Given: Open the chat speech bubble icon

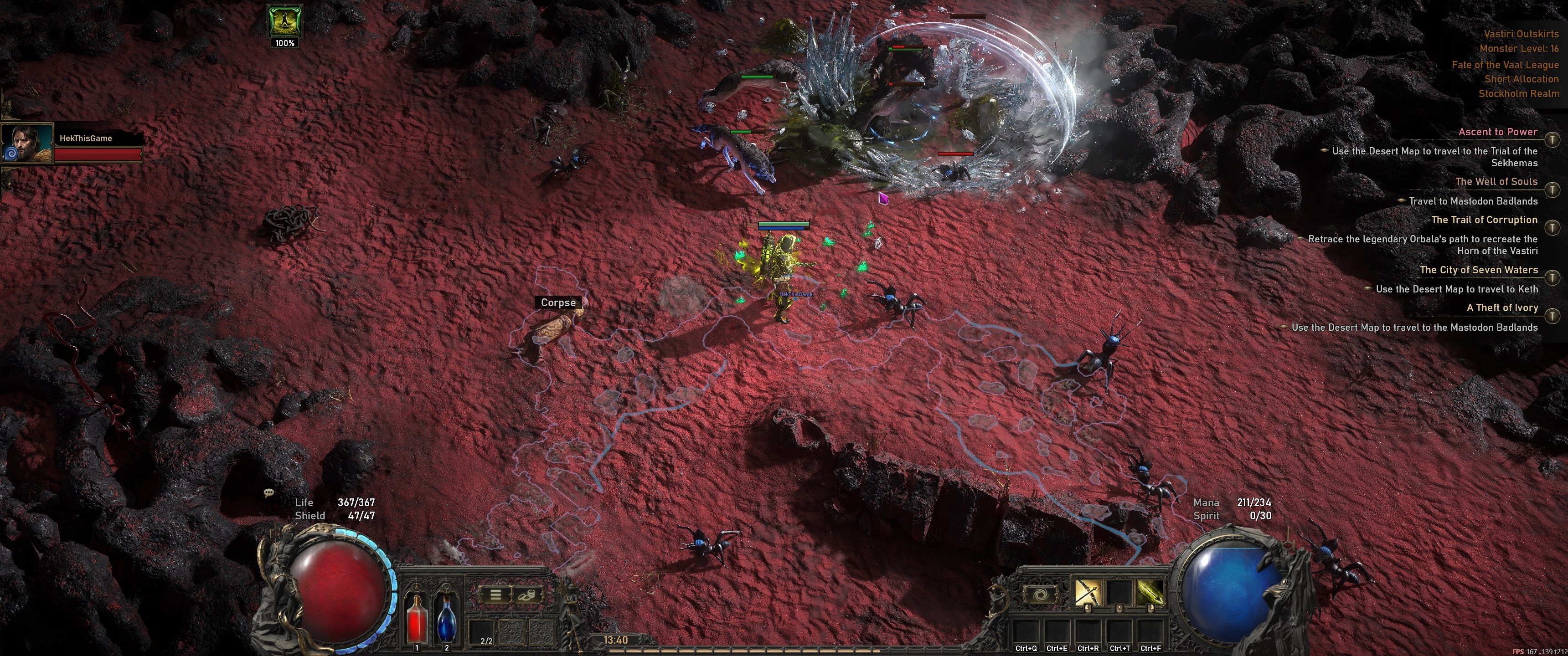Looking at the screenshot, I should (x=269, y=492).
